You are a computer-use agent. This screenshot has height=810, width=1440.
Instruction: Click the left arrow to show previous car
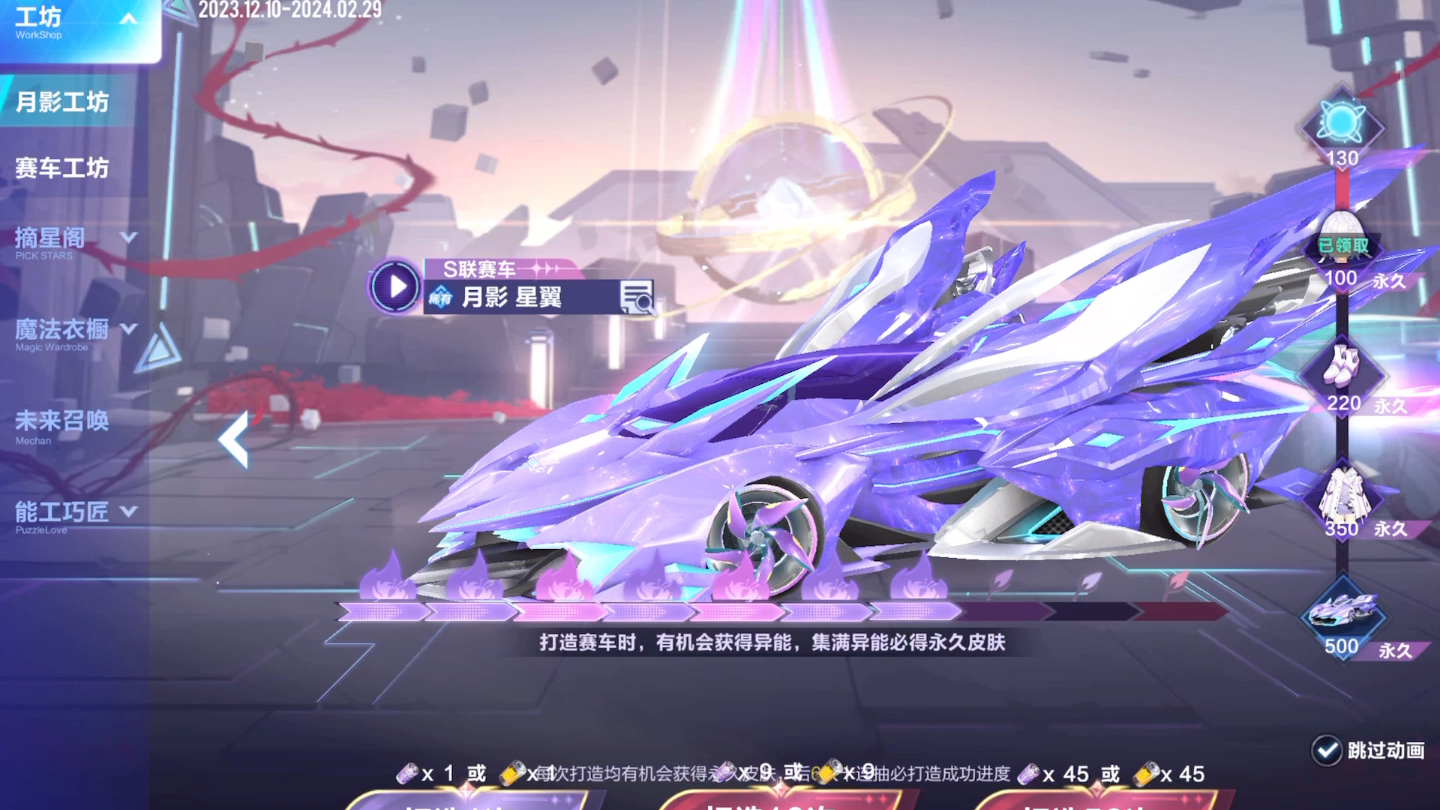pyautogui.click(x=234, y=440)
